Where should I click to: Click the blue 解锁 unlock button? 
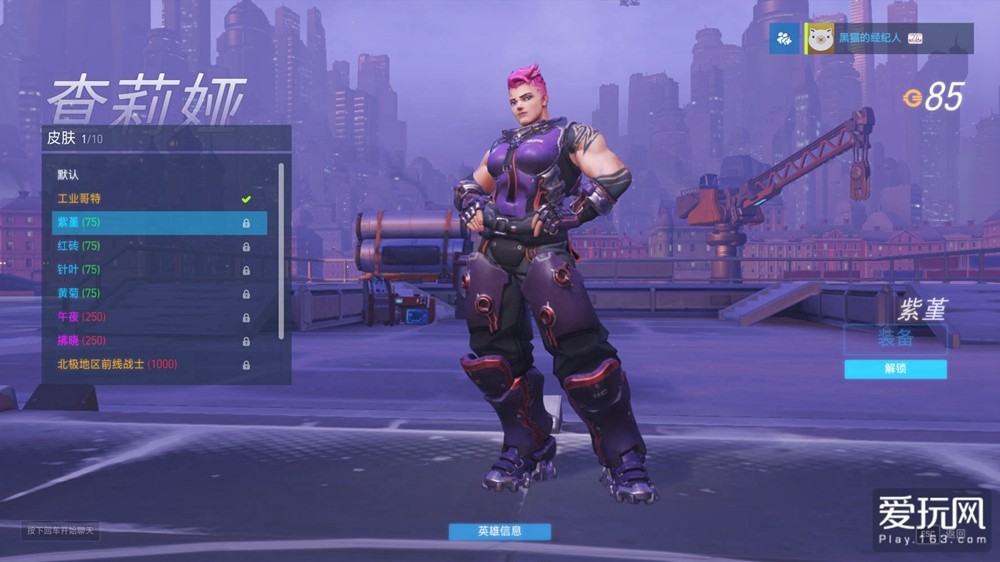895,369
